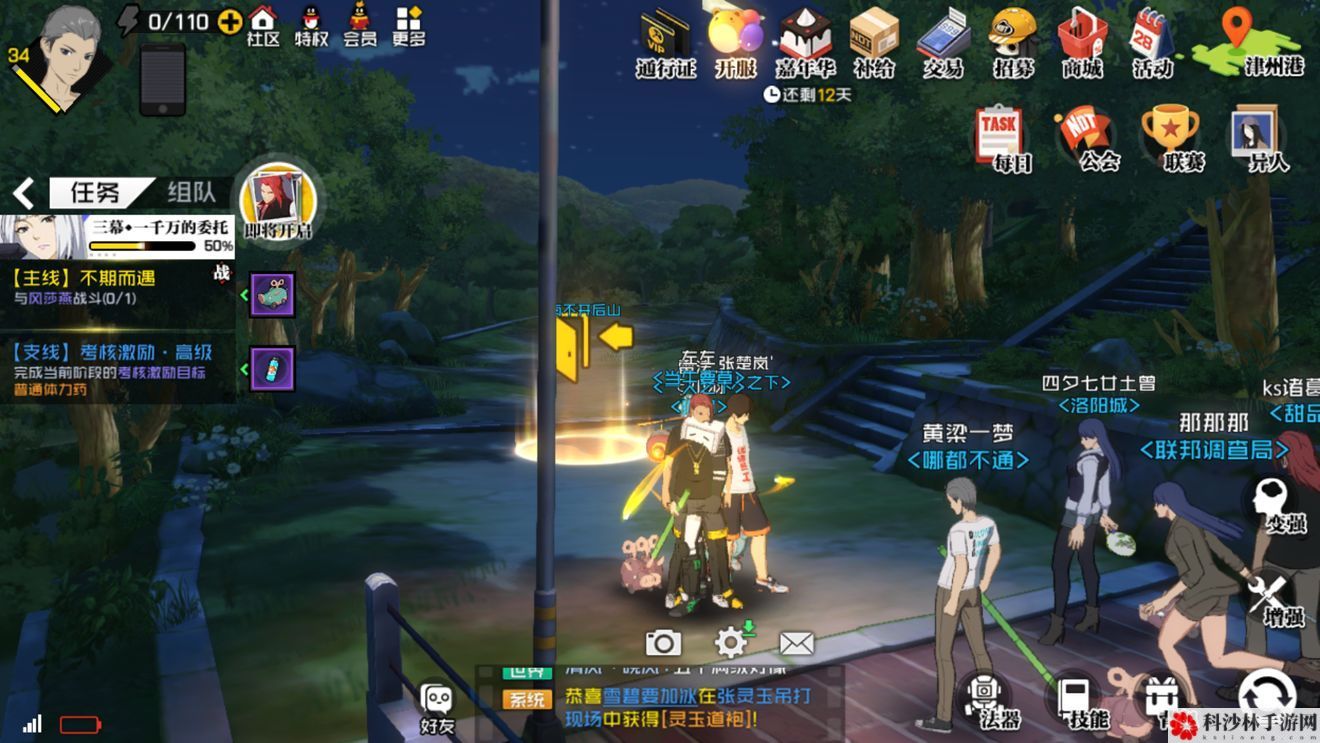The image size is (1320, 743).
Task: Open the 交易 trading menu
Action: [943, 40]
